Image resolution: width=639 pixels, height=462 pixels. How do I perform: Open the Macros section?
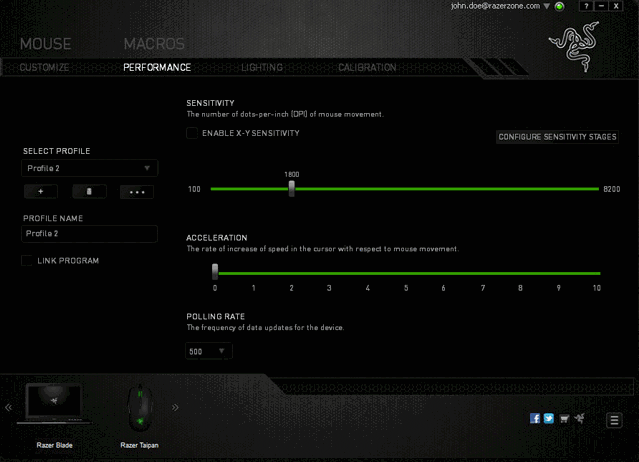[x=154, y=44]
